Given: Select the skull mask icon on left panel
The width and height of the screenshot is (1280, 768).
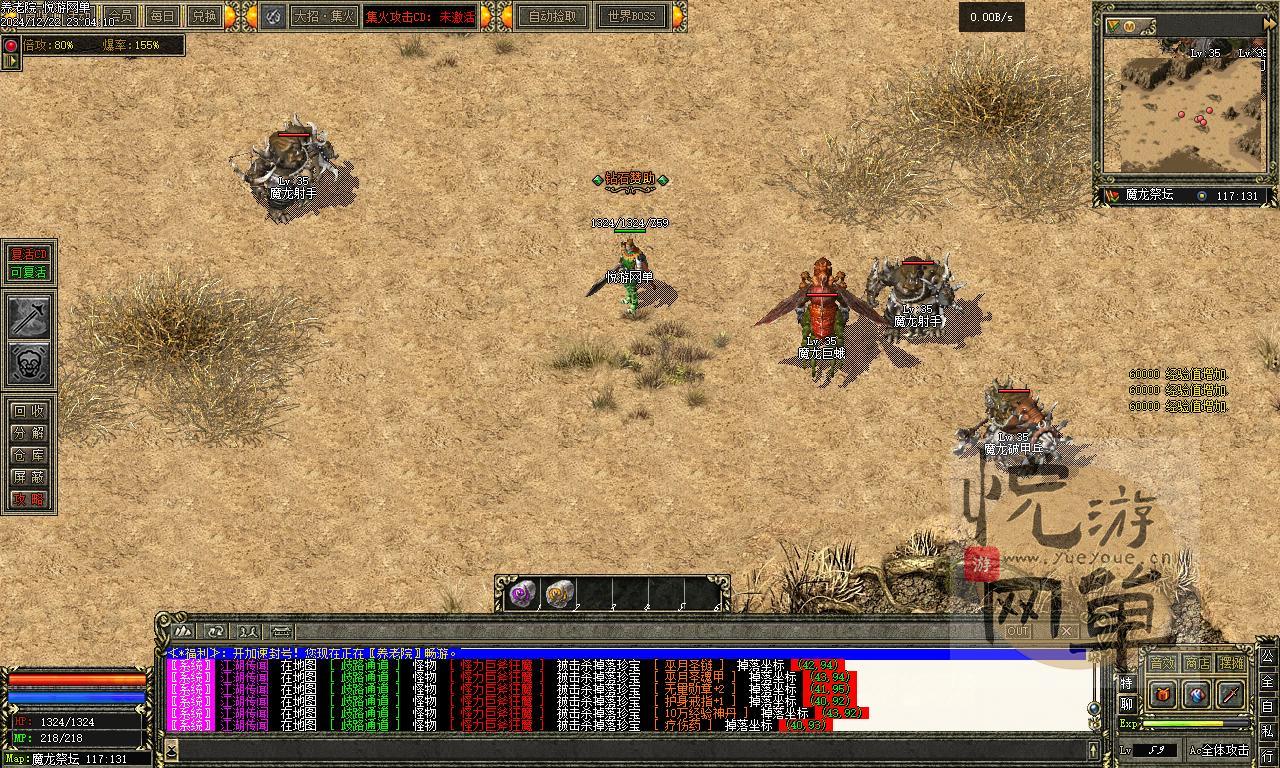Looking at the screenshot, I should [x=30, y=364].
